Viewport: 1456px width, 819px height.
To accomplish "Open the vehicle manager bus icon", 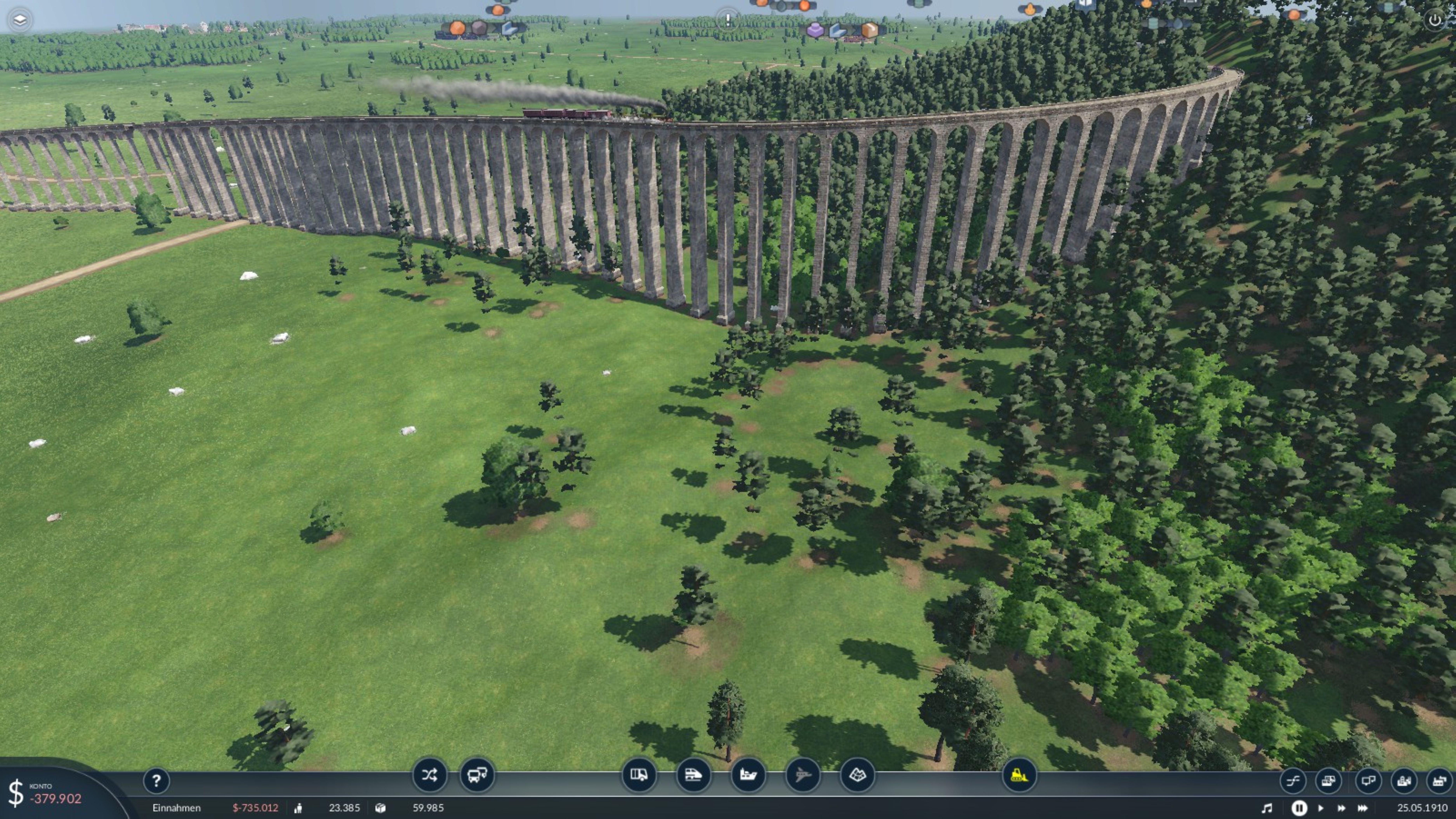I will pyautogui.click(x=477, y=775).
